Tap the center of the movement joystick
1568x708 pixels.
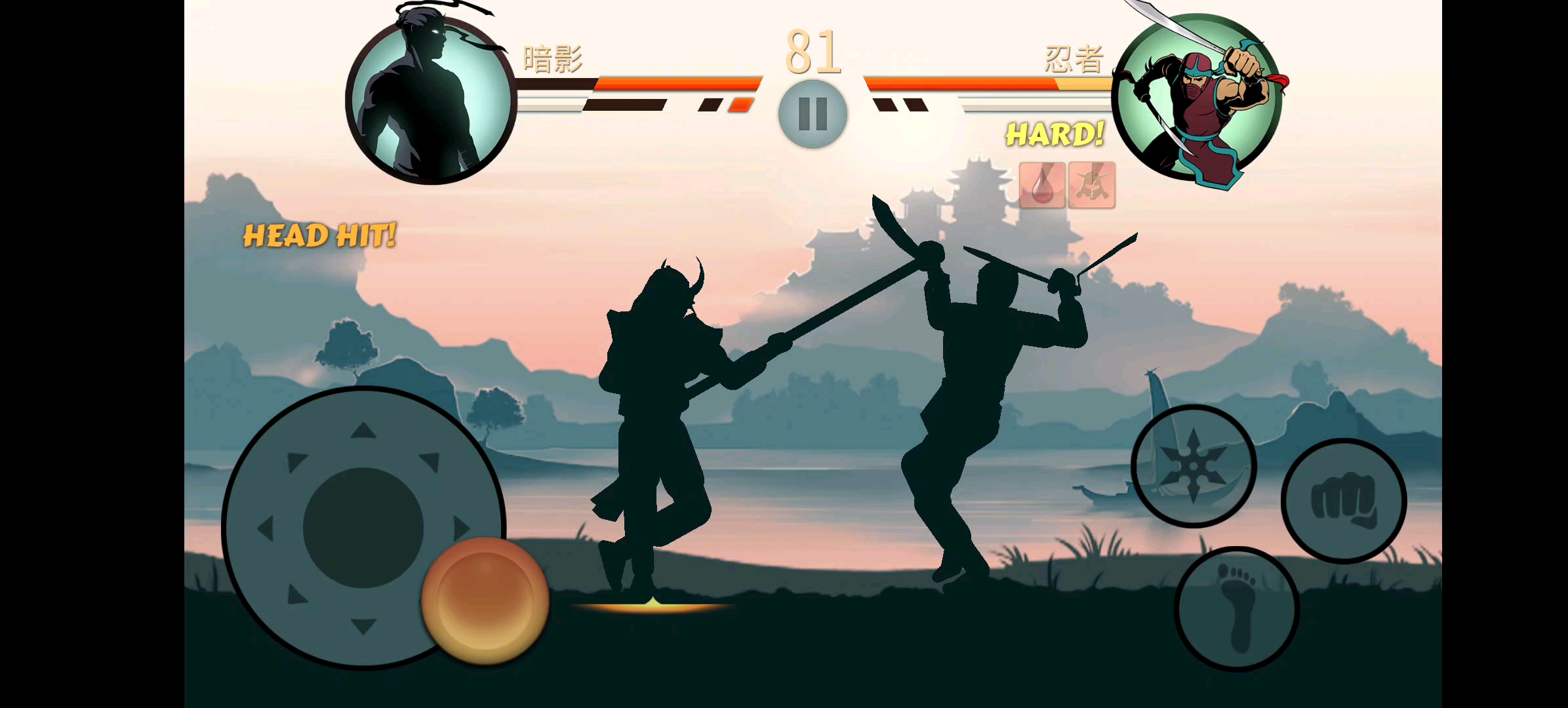tap(363, 528)
